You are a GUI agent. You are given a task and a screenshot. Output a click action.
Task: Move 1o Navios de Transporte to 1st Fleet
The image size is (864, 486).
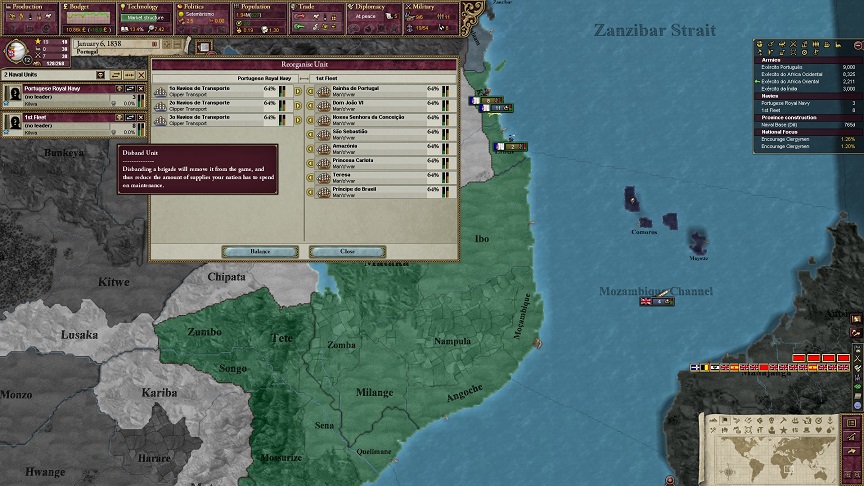tap(296, 91)
